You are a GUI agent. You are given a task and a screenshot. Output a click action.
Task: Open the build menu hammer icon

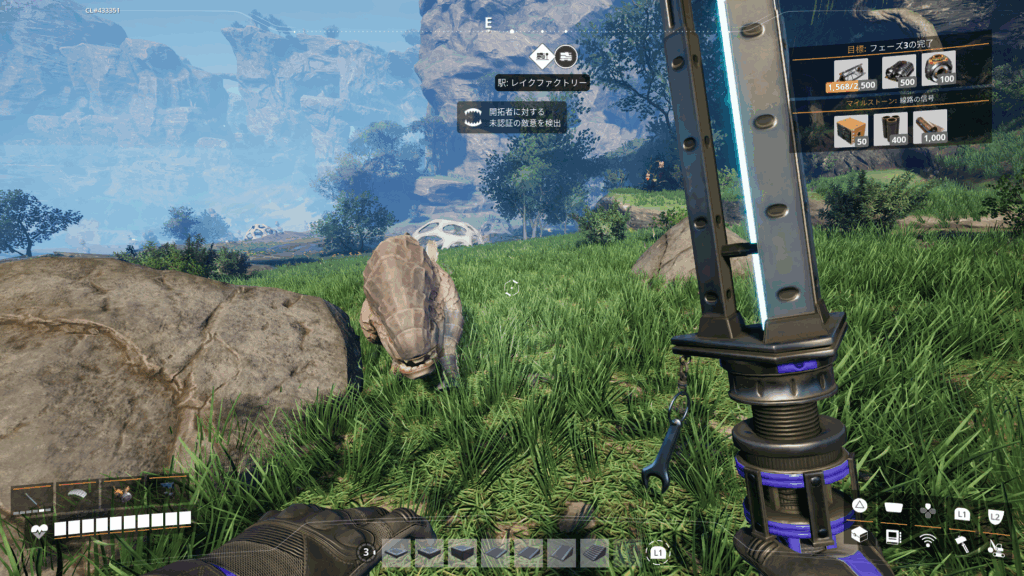point(962,543)
